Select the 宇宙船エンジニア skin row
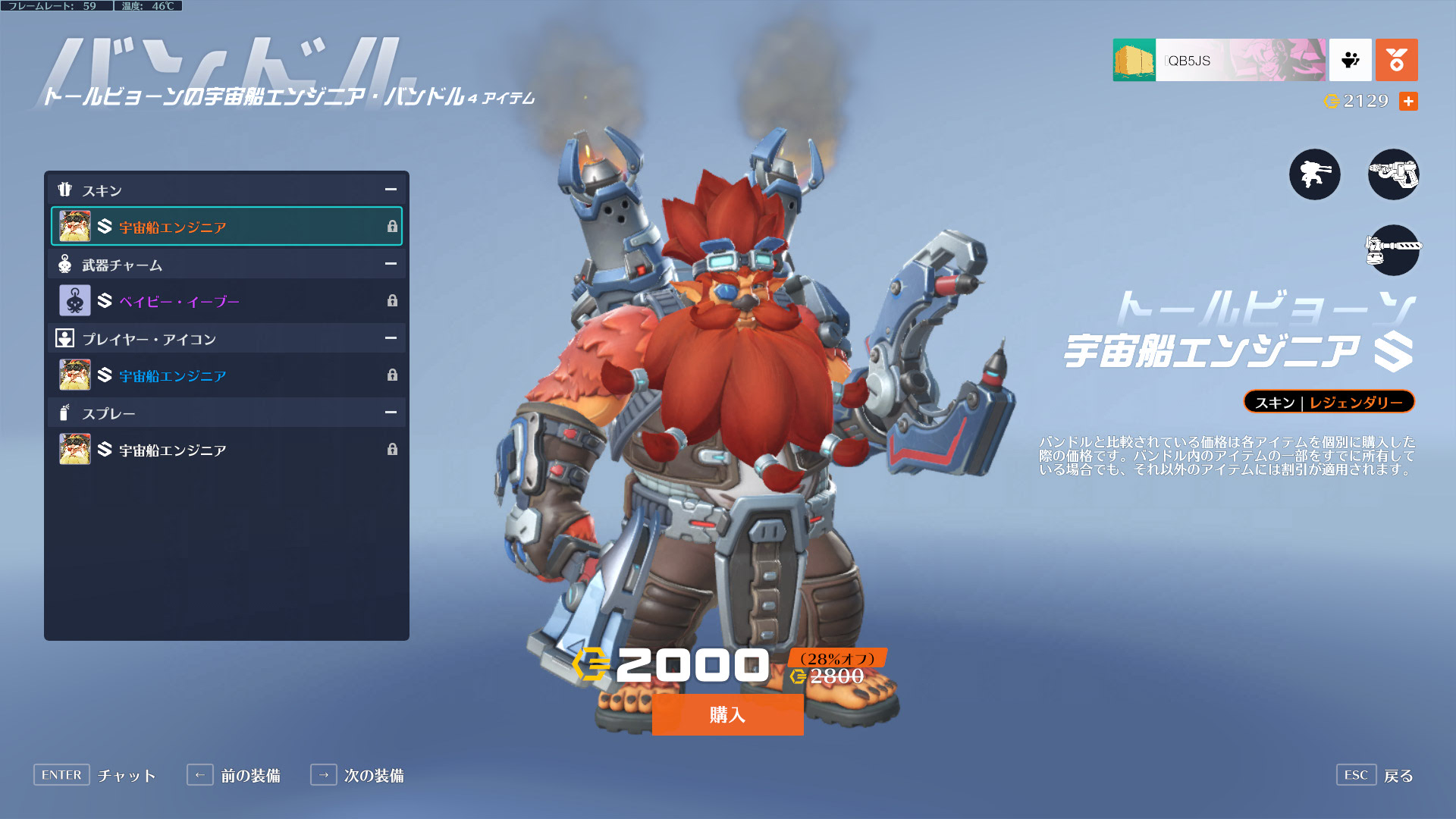Image resolution: width=1456 pixels, height=819 pixels. 226,226
